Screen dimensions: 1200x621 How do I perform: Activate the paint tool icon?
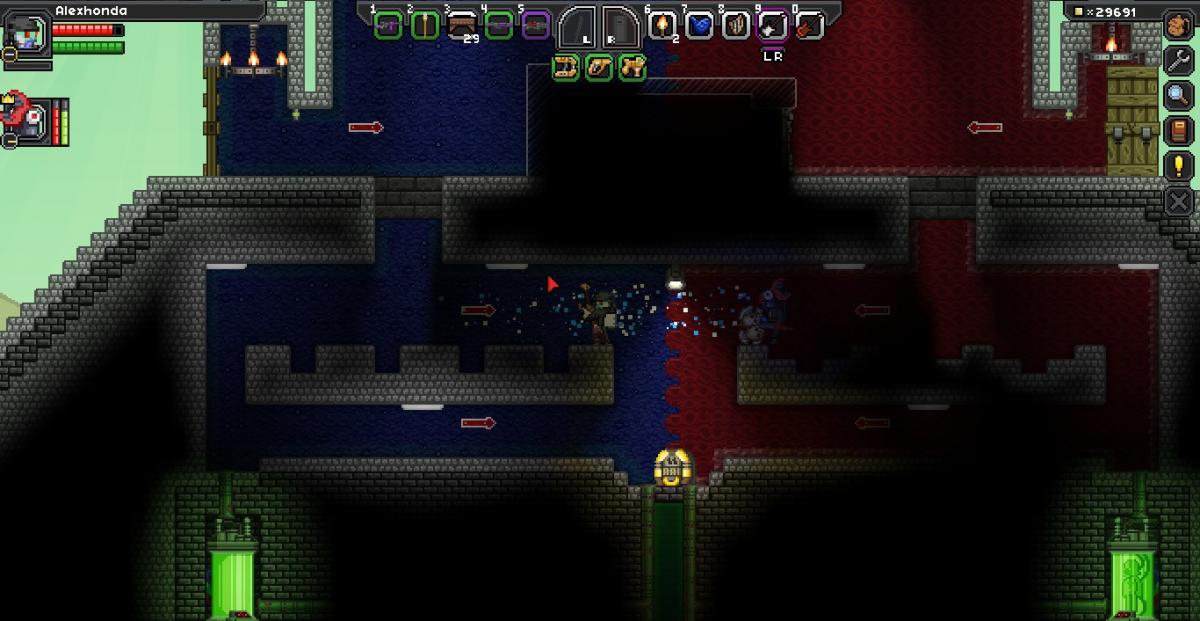631,68
